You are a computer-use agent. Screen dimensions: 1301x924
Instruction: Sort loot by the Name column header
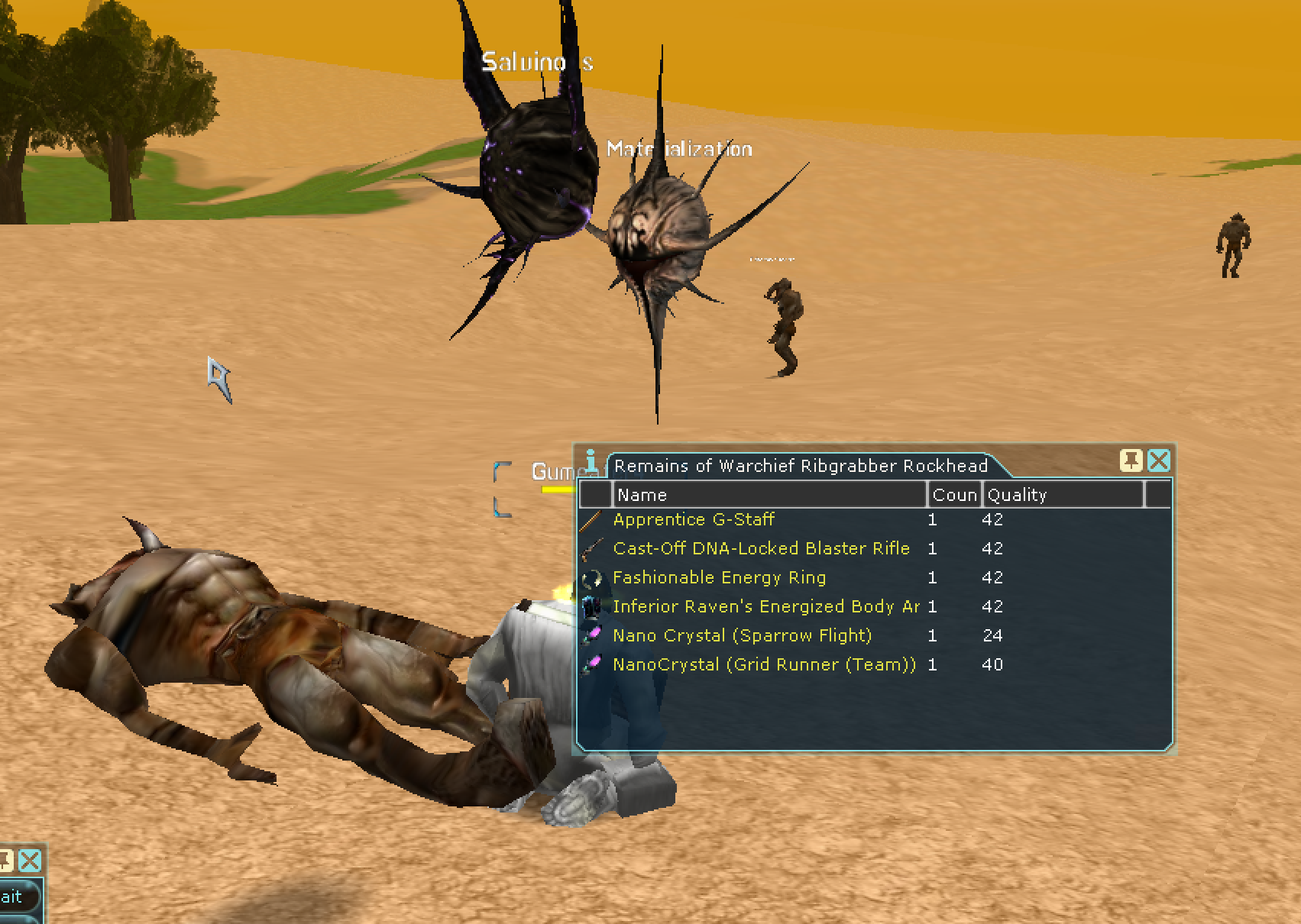tap(769, 495)
